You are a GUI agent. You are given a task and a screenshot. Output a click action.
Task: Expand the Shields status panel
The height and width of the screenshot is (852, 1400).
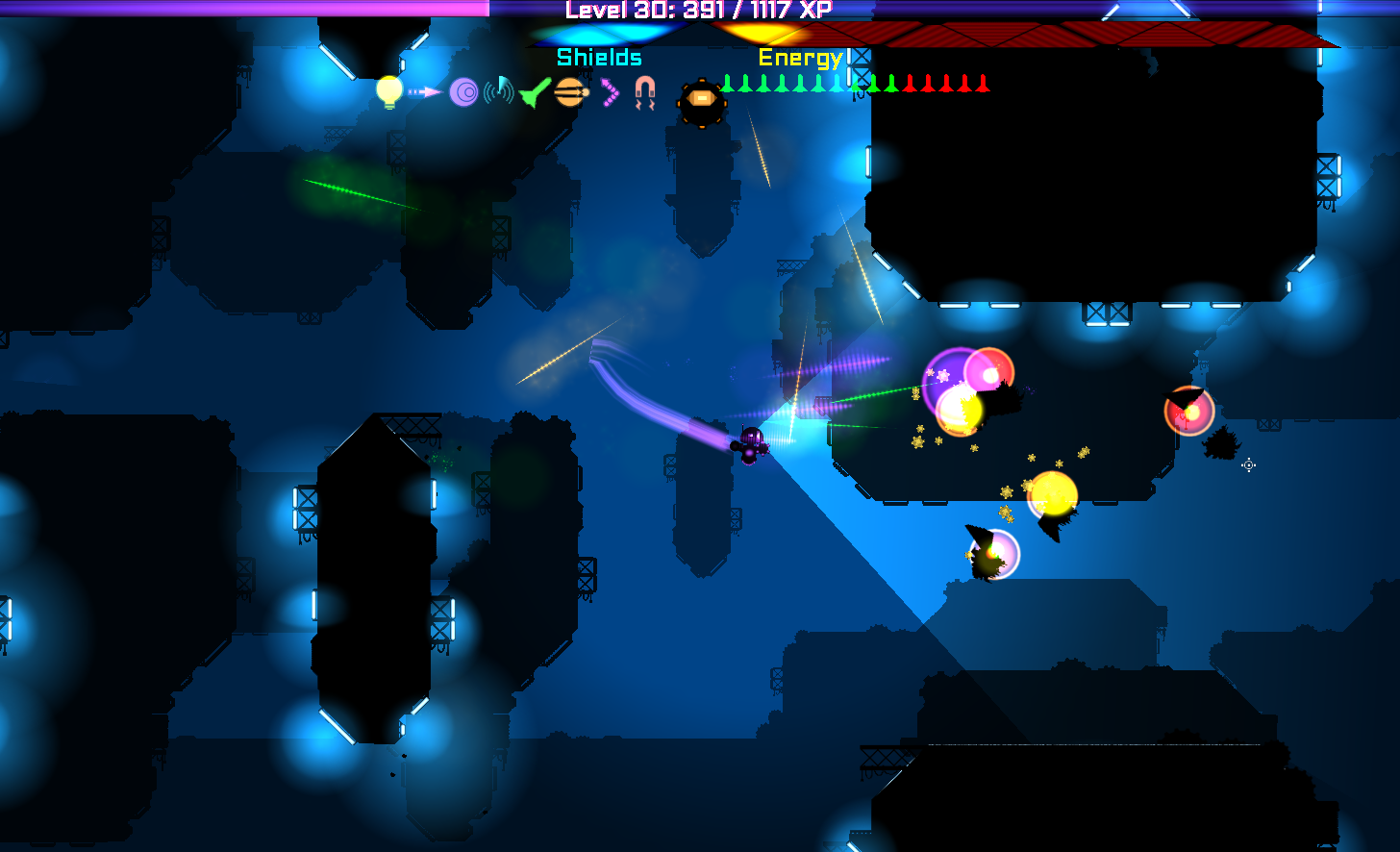point(598,57)
